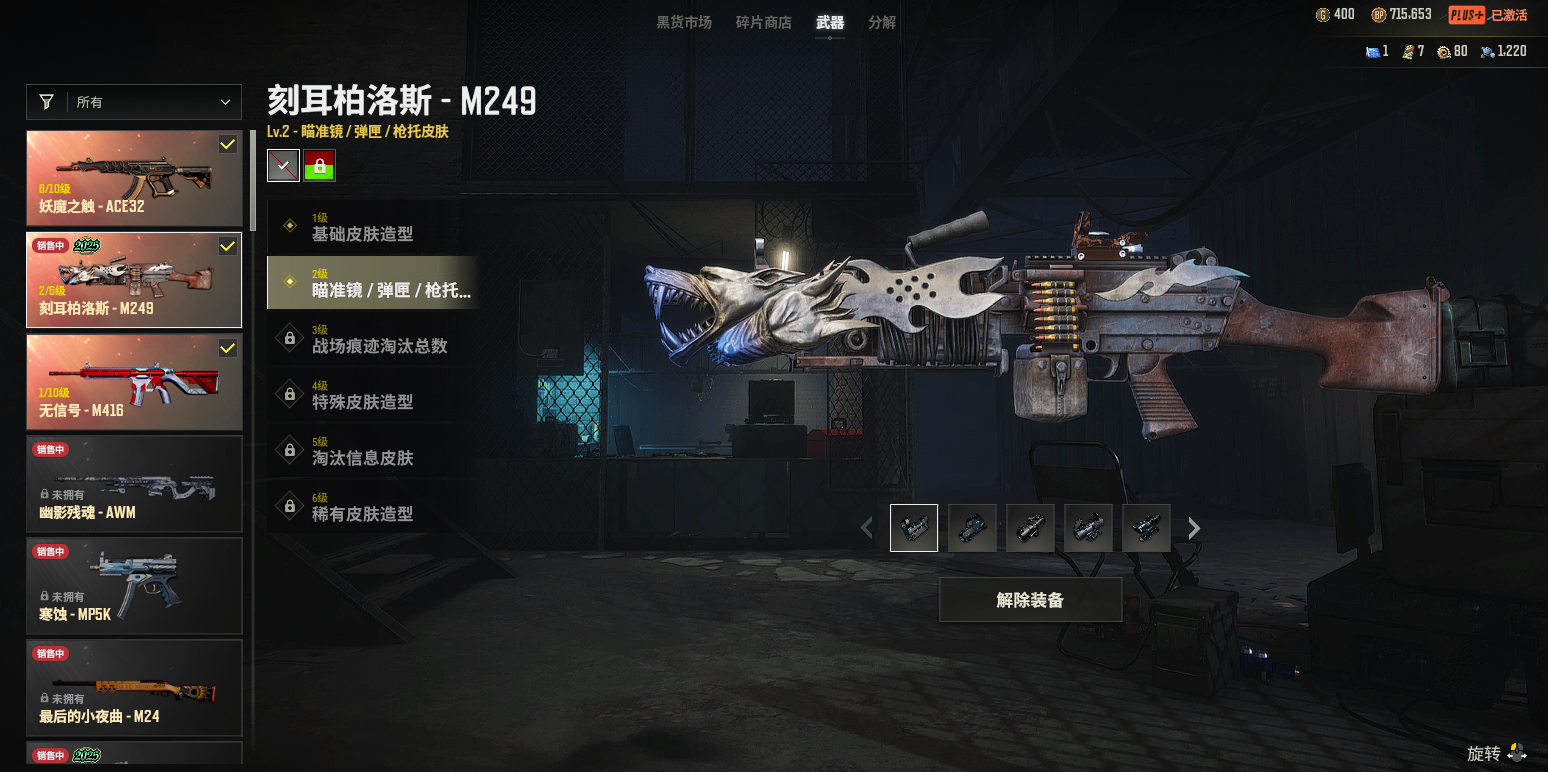
Task: Open the 碎片商店 tab
Action: click(763, 22)
